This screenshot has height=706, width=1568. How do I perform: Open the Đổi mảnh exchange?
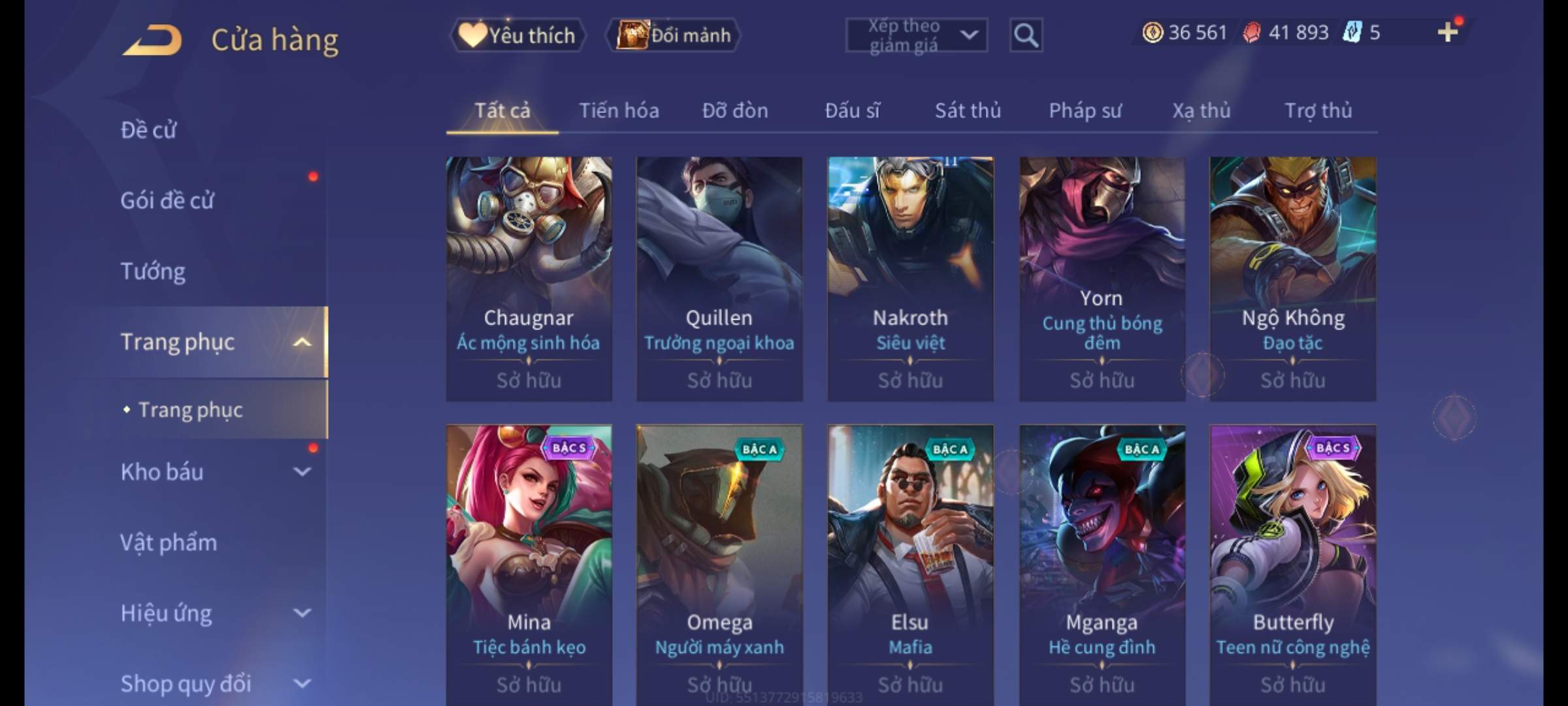[674, 35]
